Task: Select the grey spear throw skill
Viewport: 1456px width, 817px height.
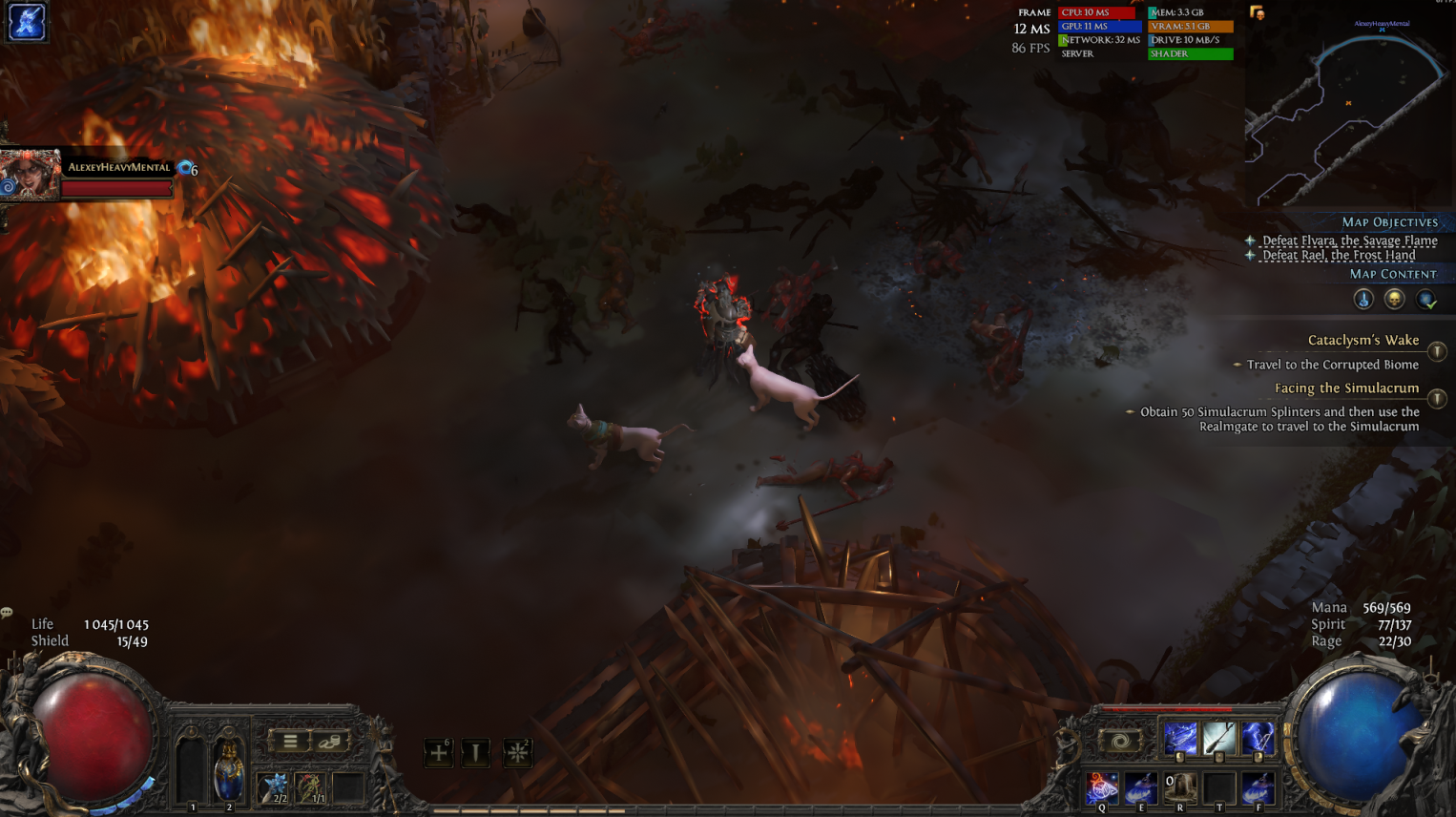Action: click(x=1219, y=739)
